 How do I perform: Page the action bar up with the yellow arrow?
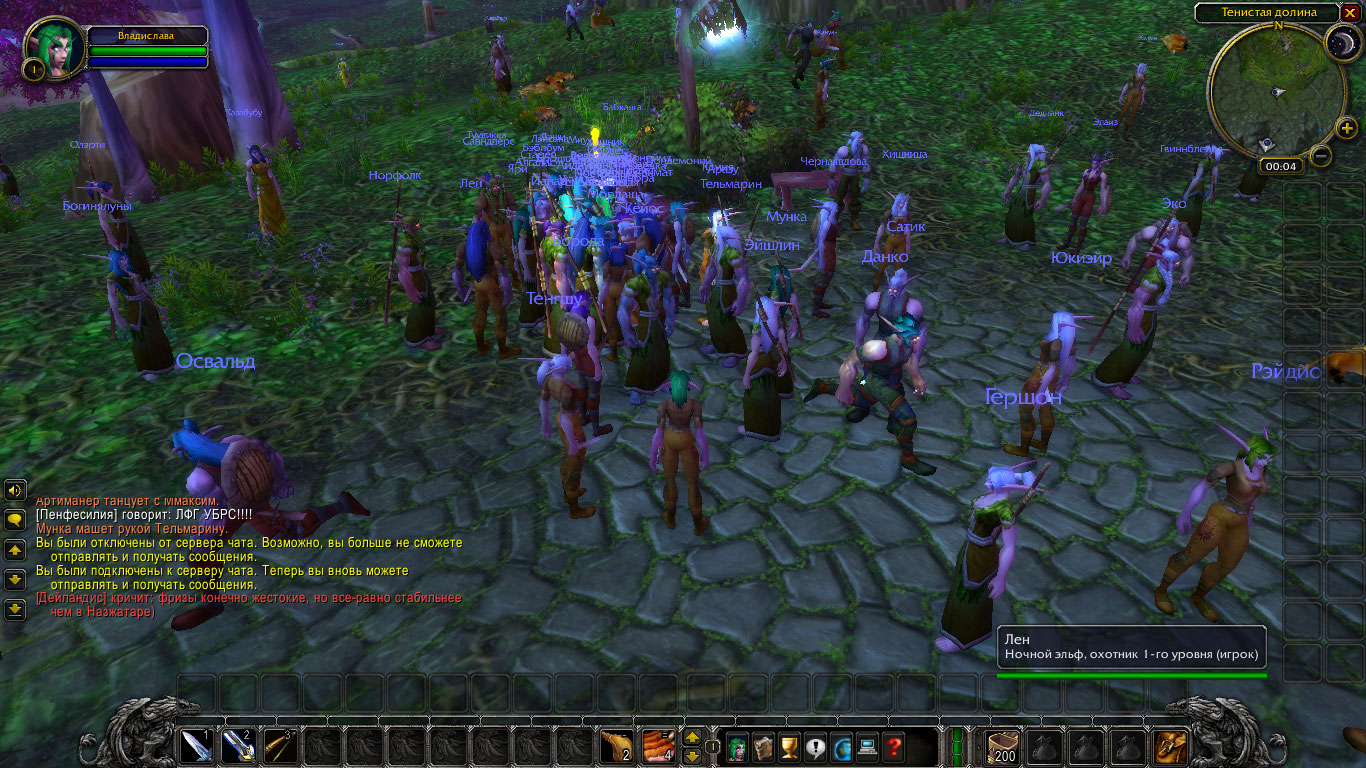690,737
